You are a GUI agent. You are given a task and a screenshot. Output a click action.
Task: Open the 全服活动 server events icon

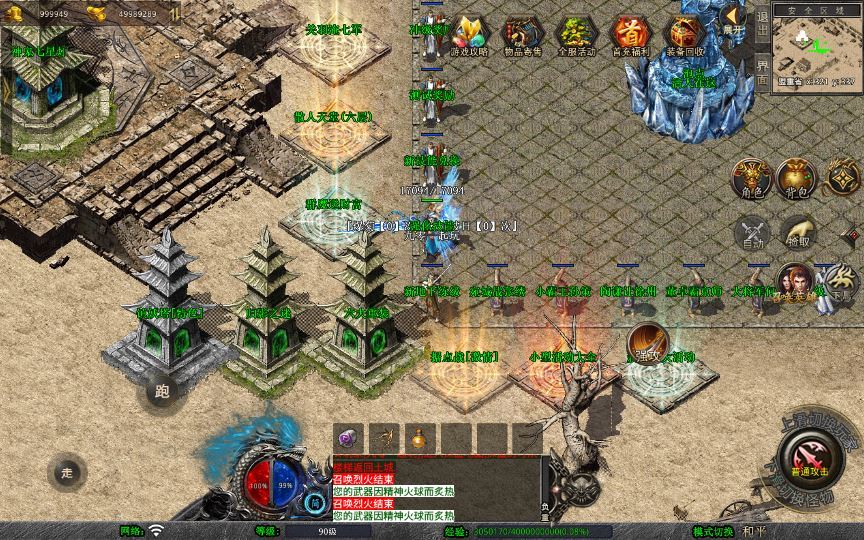575,35
